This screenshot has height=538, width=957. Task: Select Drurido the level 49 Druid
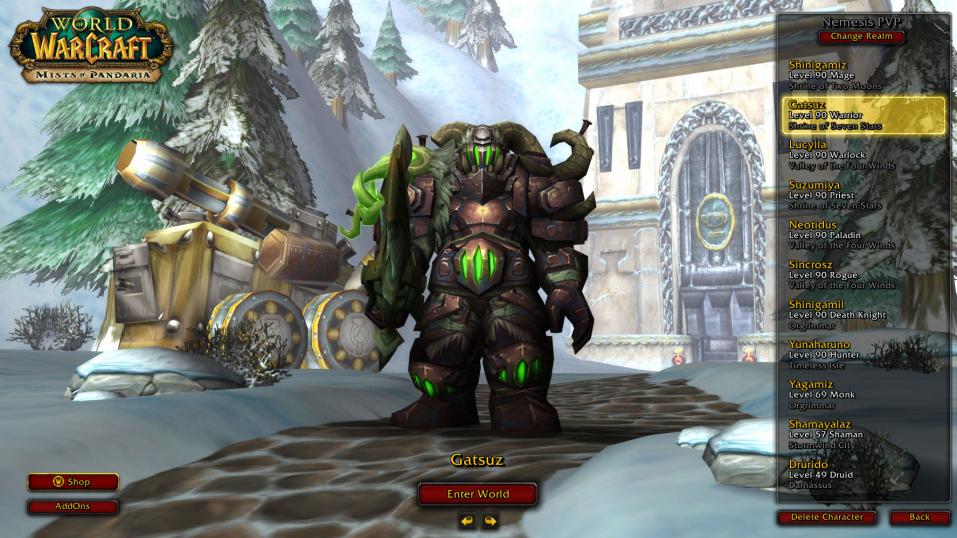coord(862,475)
